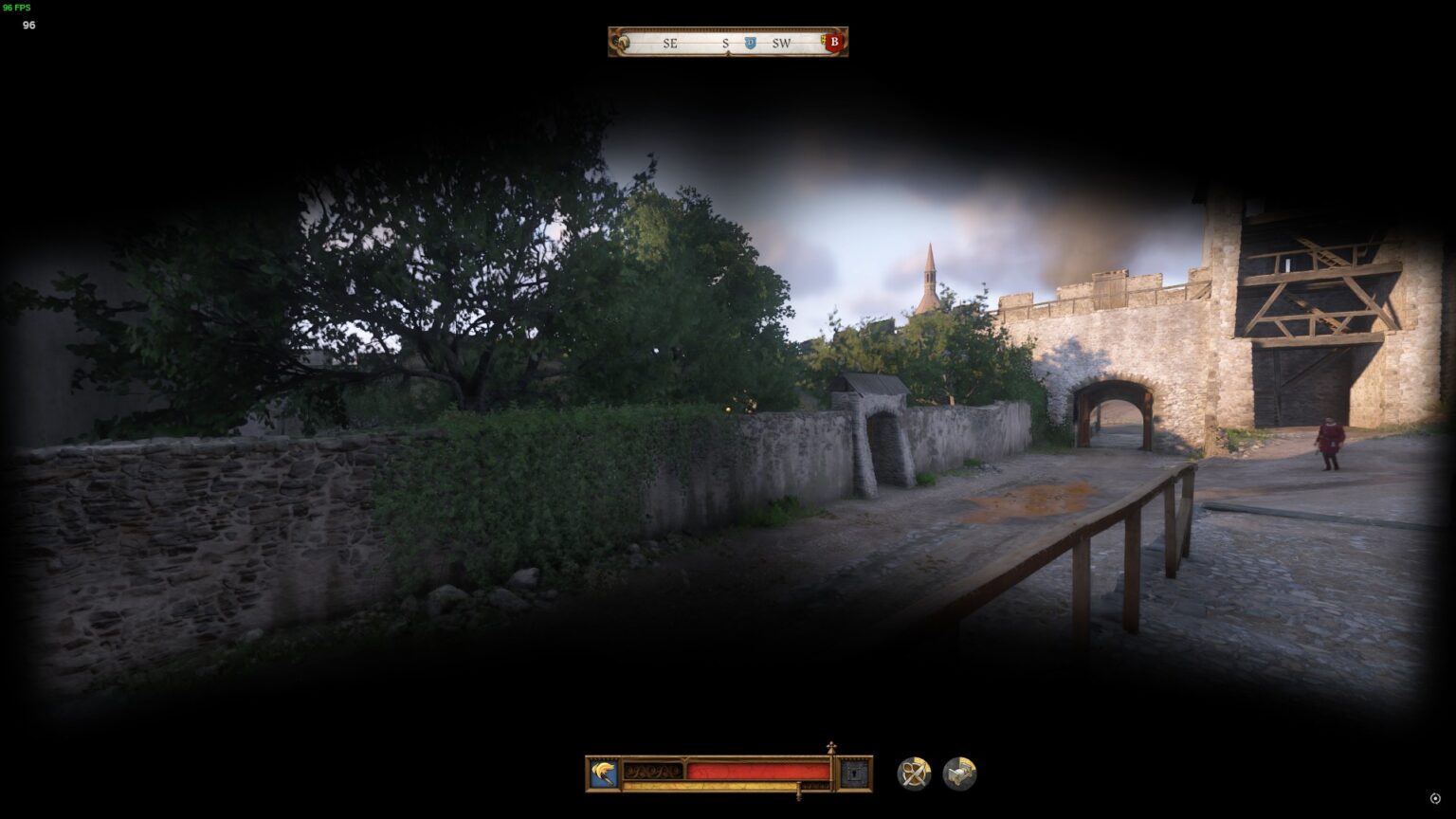Image resolution: width=1456 pixels, height=819 pixels.
Task: Select the SW direction label on the compass
Action: tap(780, 43)
